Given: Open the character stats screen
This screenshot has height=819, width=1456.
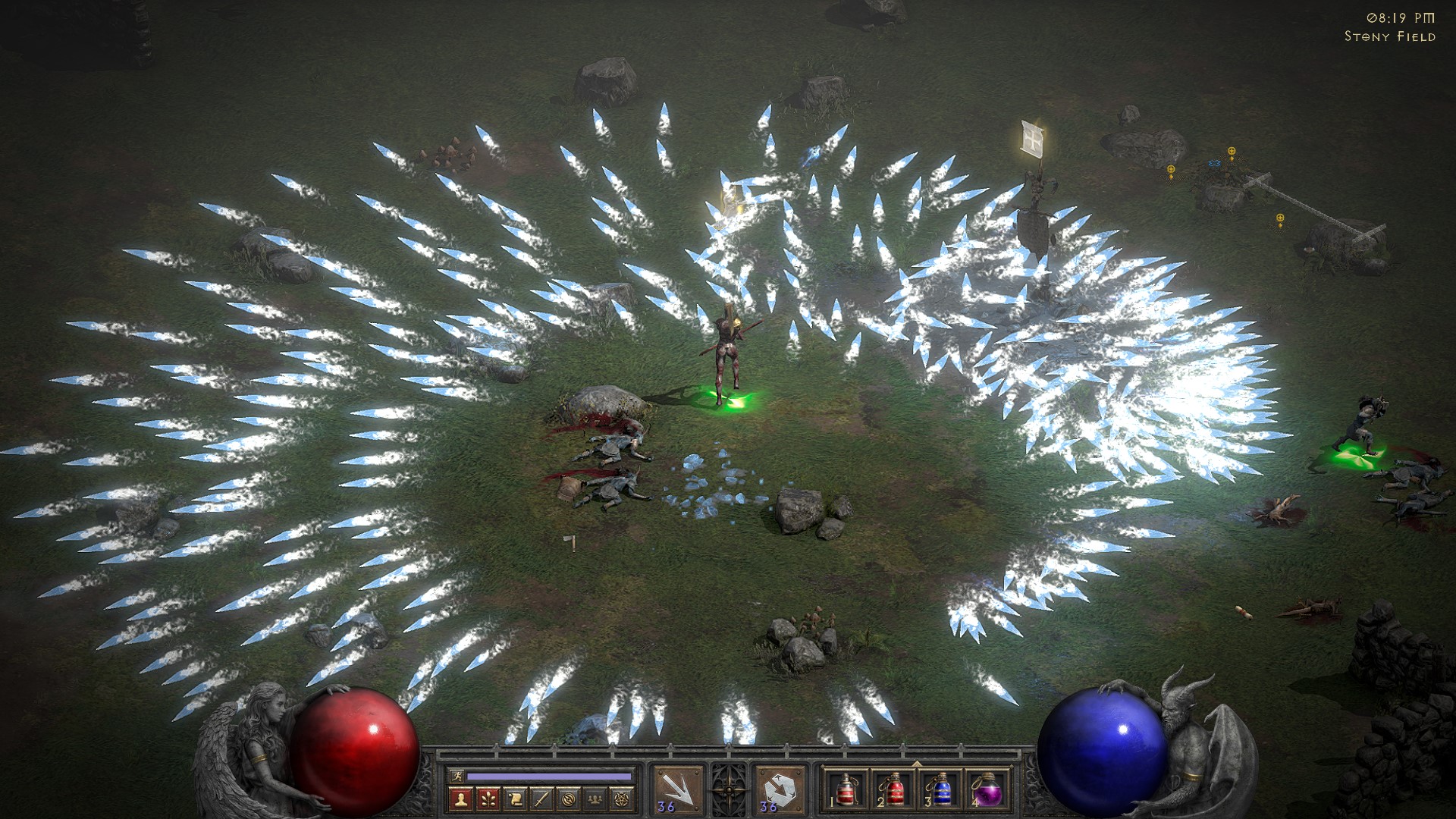Looking at the screenshot, I should 463,799.
